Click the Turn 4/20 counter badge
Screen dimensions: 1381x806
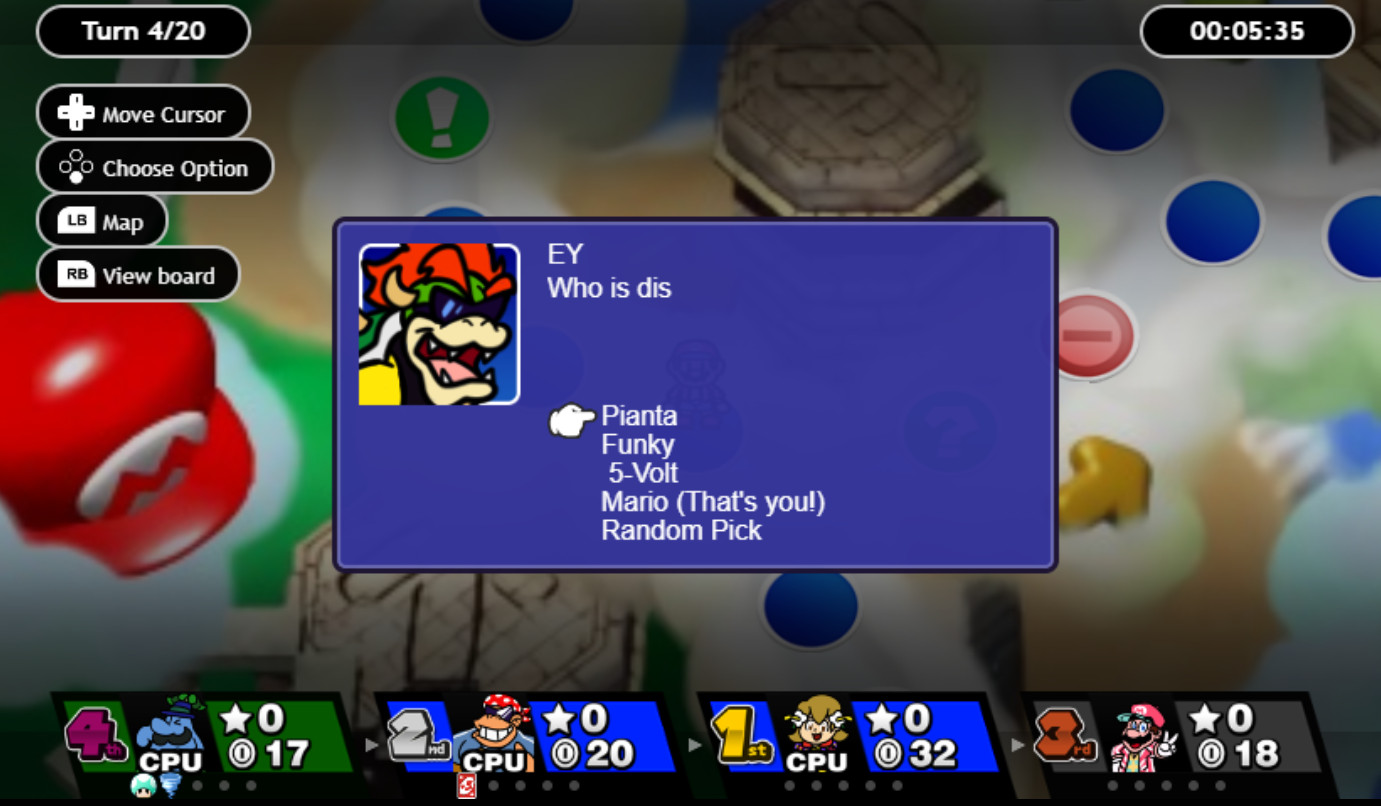point(142,31)
